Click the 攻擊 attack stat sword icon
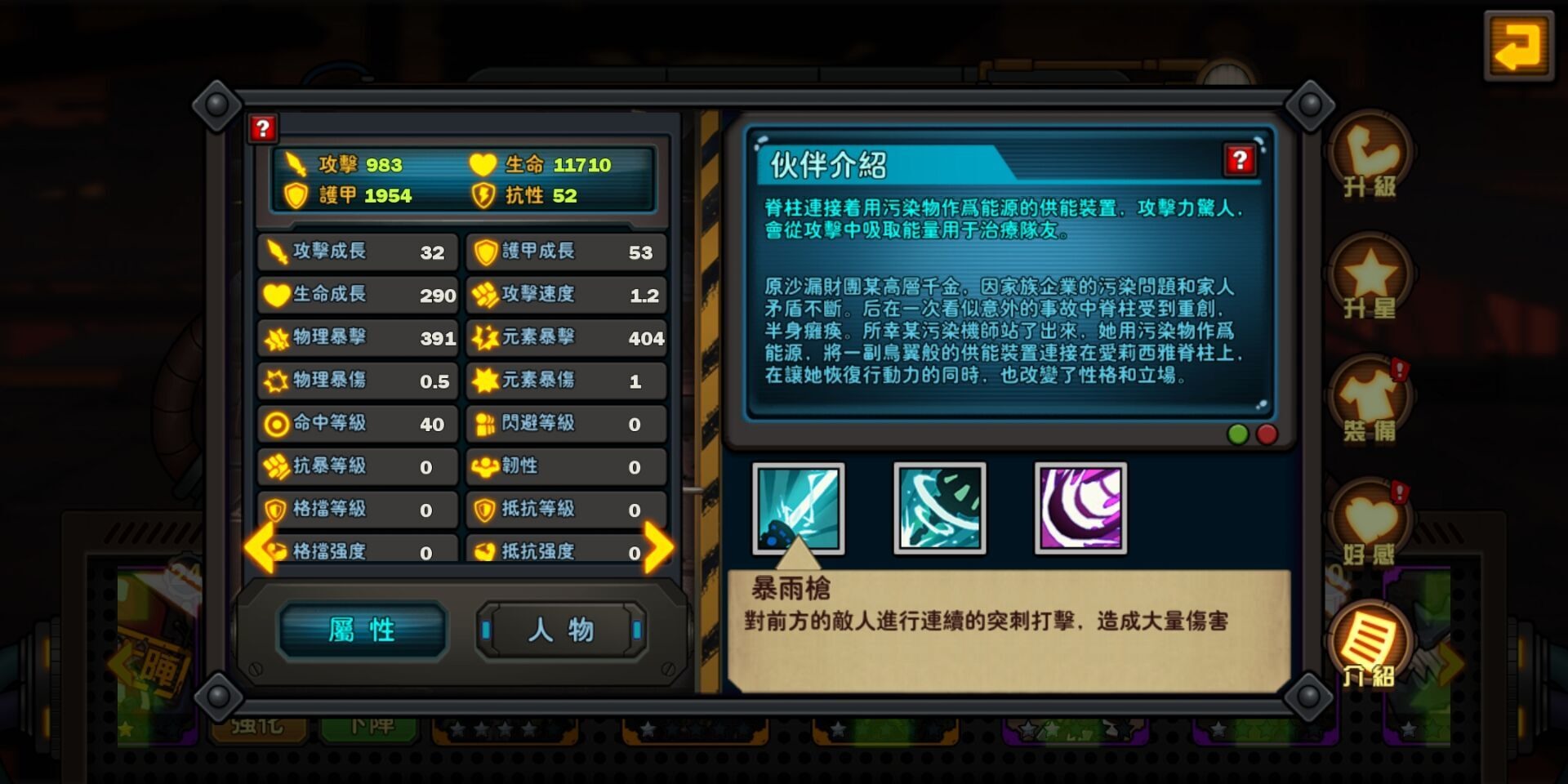The height and width of the screenshot is (784, 1568). pyautogui.click(x=296, y=166)
